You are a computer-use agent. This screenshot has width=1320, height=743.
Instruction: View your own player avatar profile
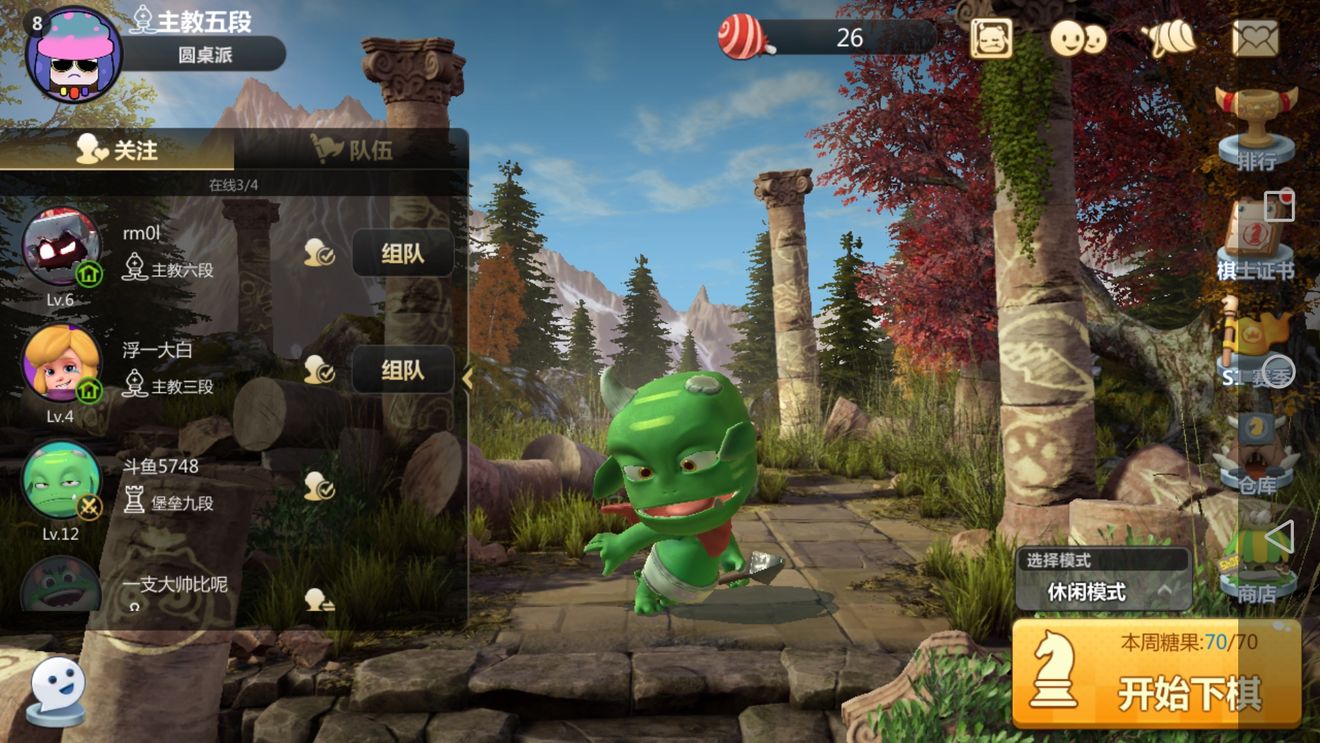point(72,55)
